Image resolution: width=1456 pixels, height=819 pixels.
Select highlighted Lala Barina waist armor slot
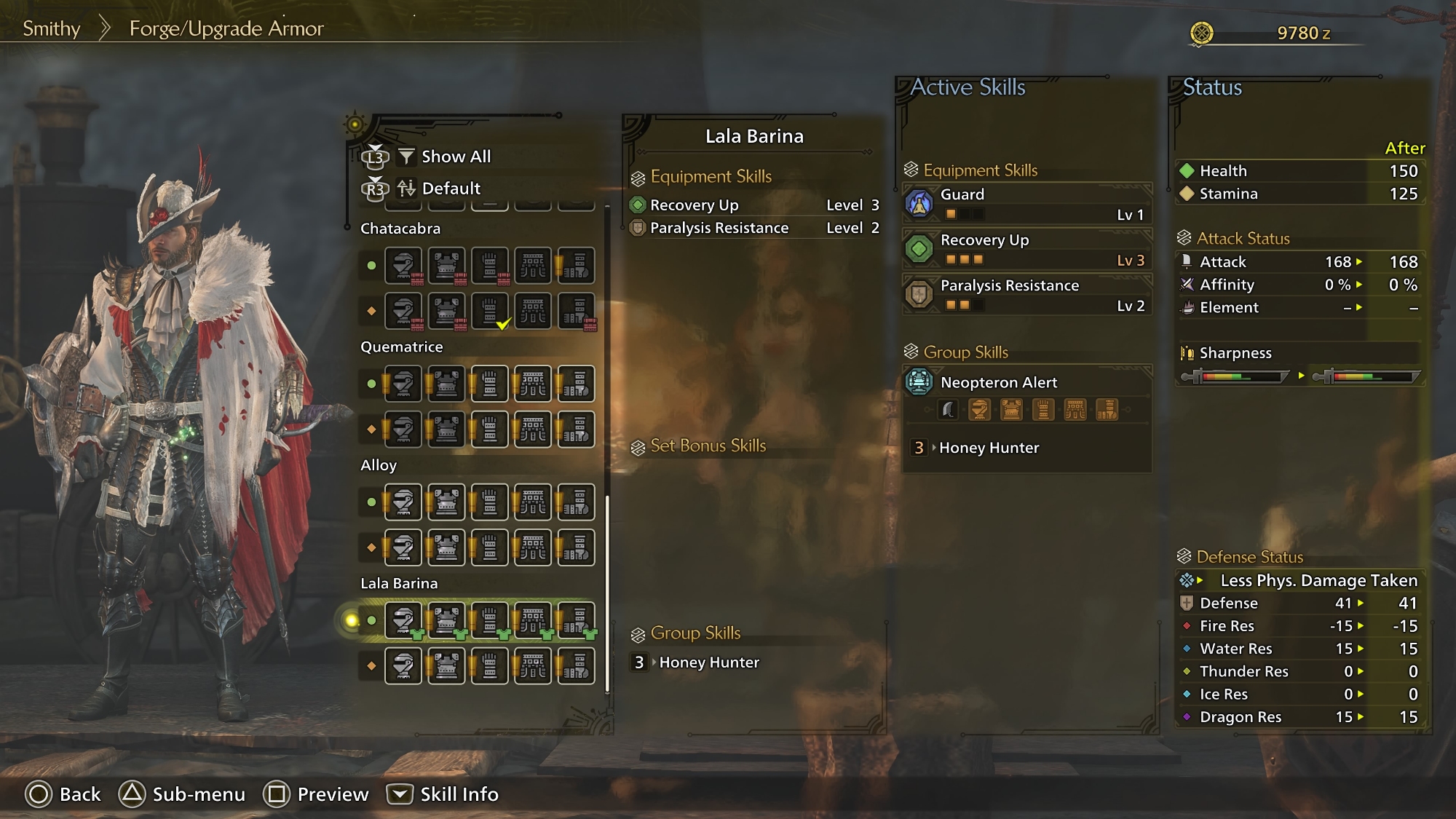(533, 620)
